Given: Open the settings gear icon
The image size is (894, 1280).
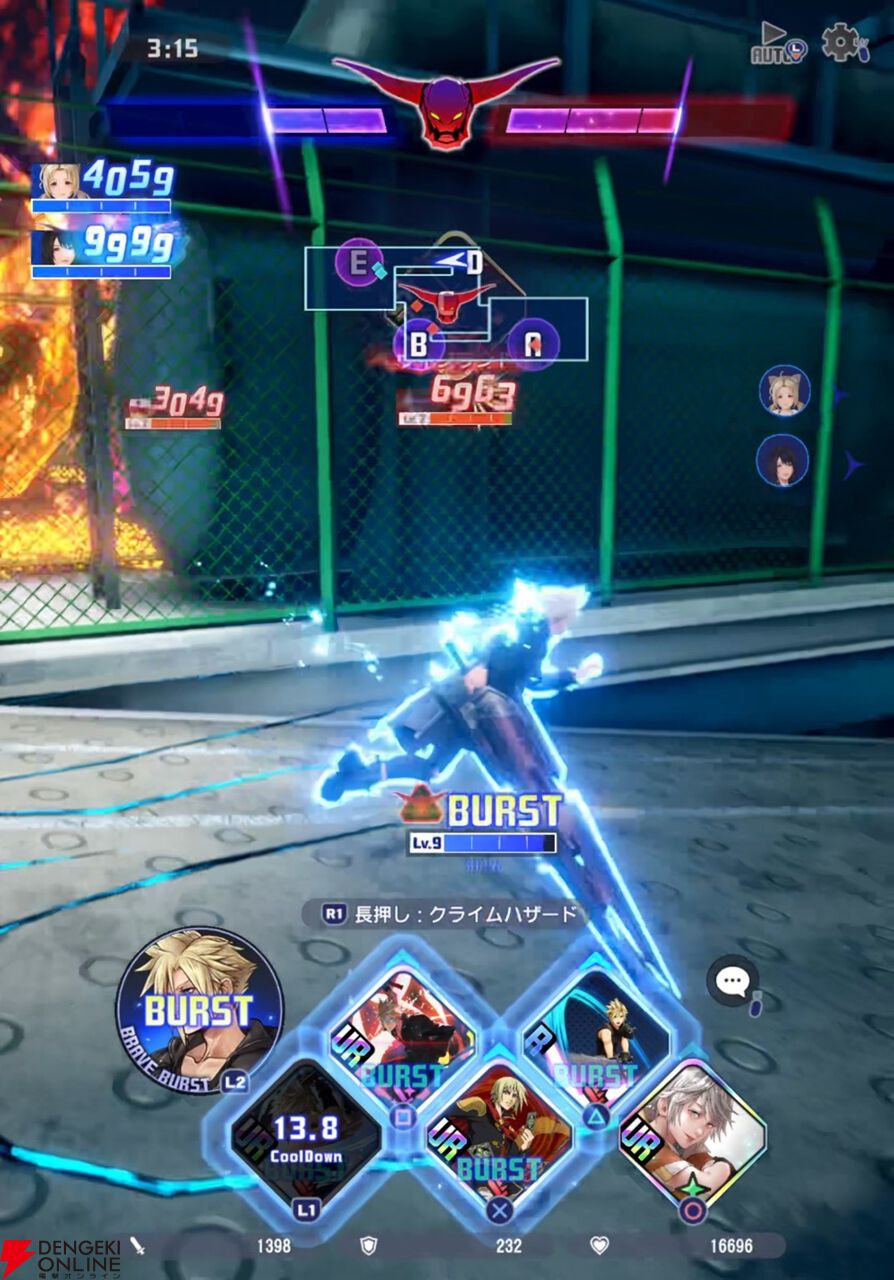Looking at the screenshot, I should click(842, 42).
